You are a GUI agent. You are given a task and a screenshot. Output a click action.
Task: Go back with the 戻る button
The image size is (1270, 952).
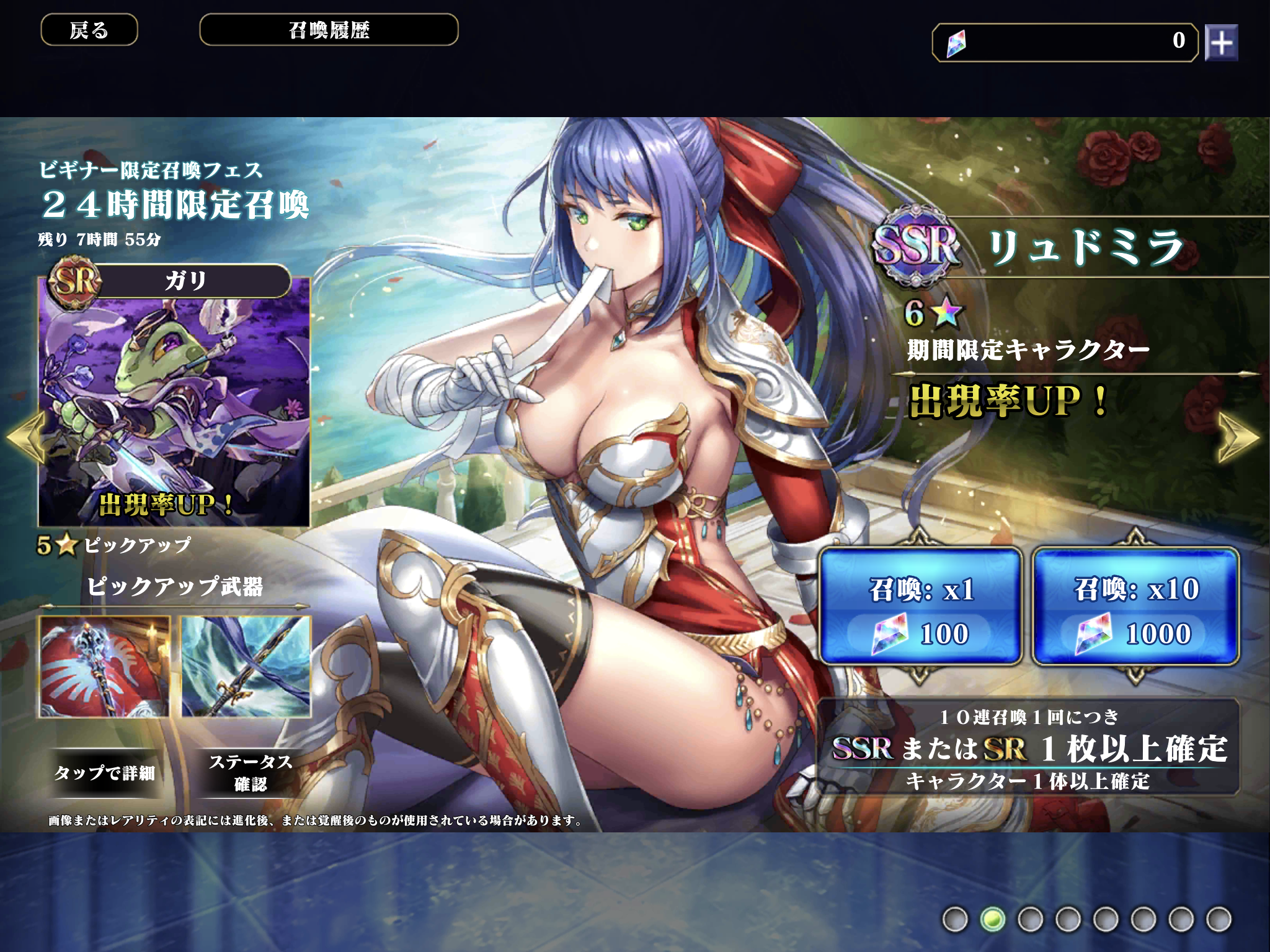(x=89, y=30)
